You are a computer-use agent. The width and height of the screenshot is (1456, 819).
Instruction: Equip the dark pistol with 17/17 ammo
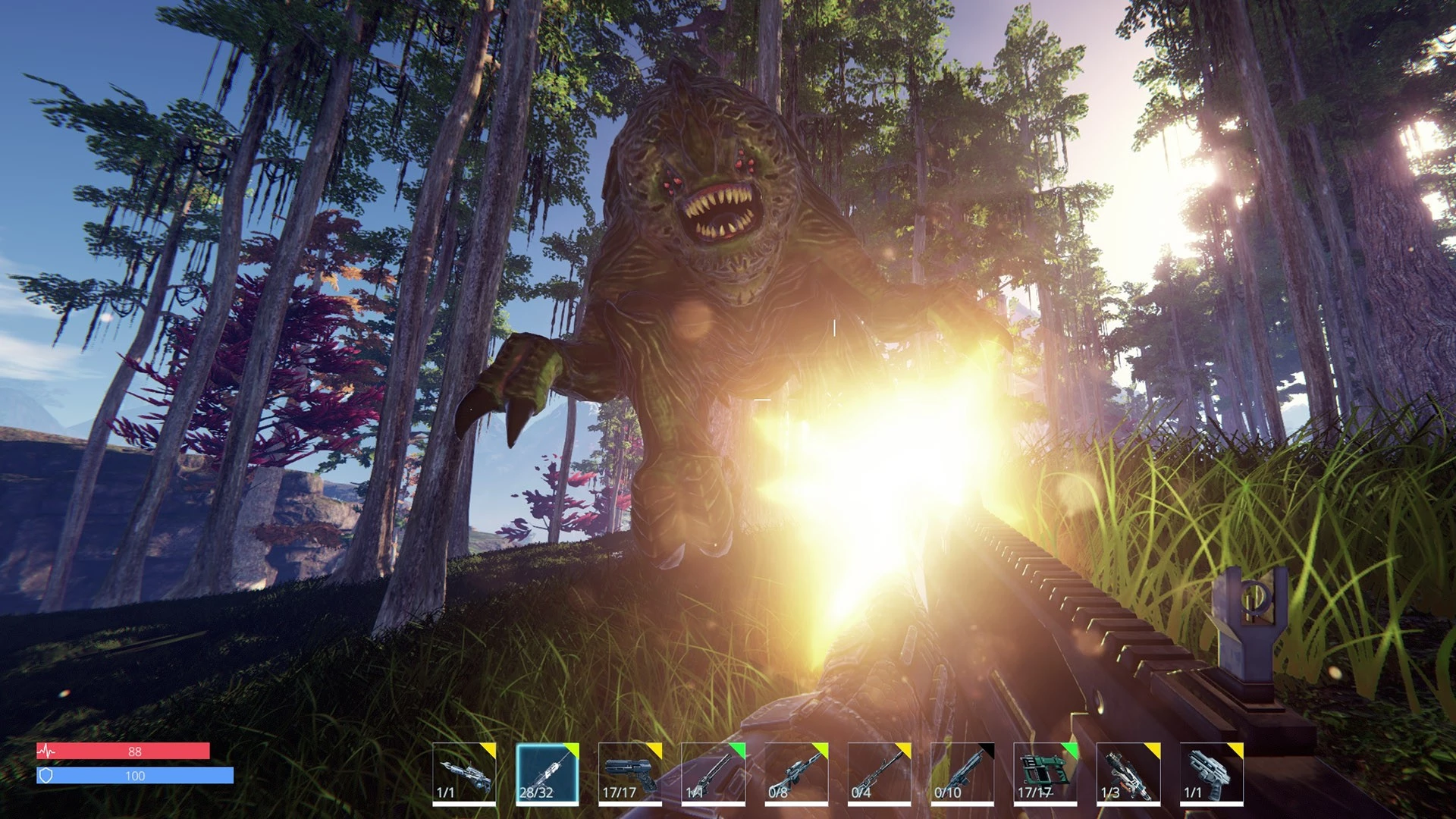pos(629,773)
